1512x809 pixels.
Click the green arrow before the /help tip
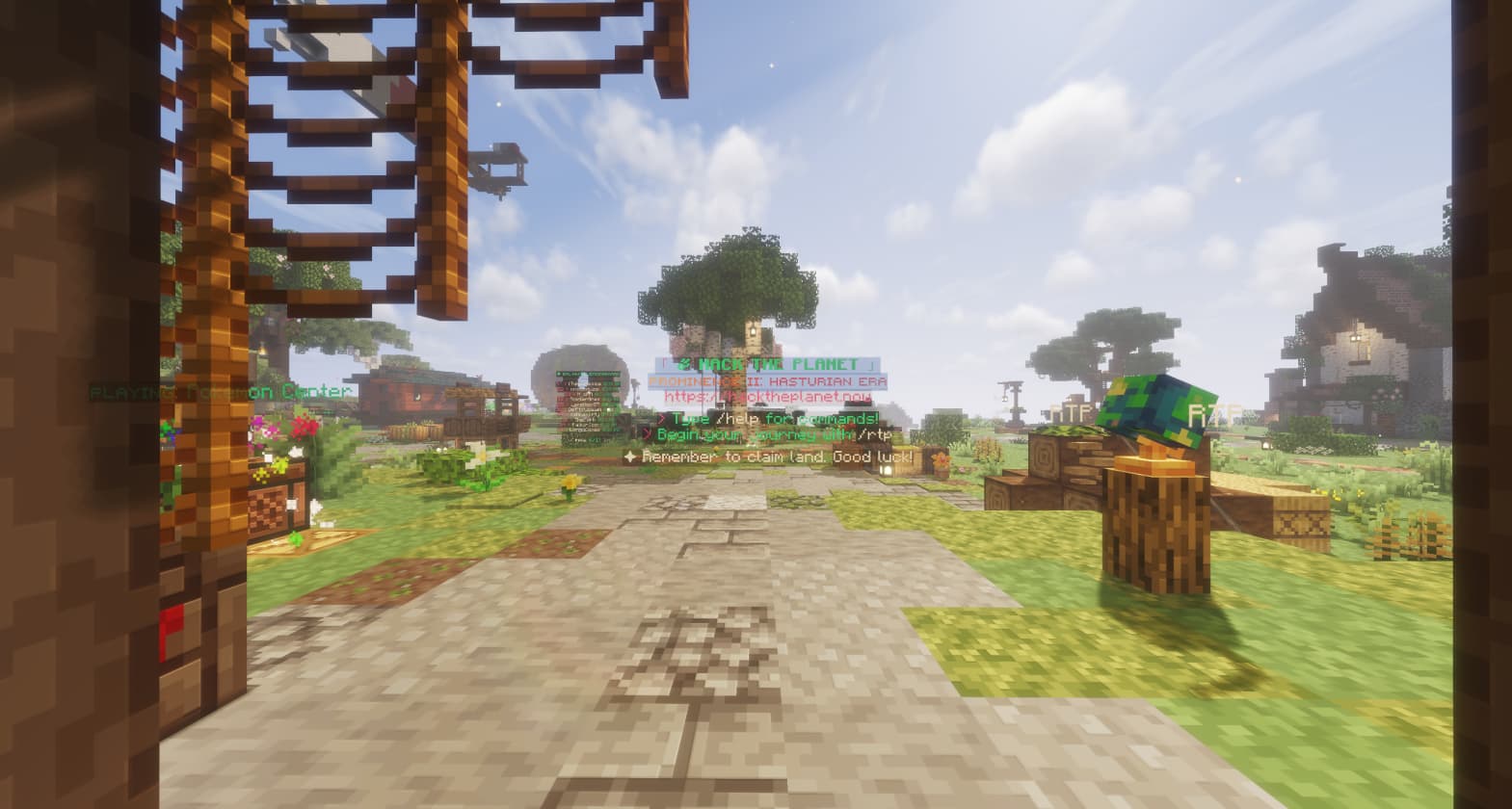[661, 419]
